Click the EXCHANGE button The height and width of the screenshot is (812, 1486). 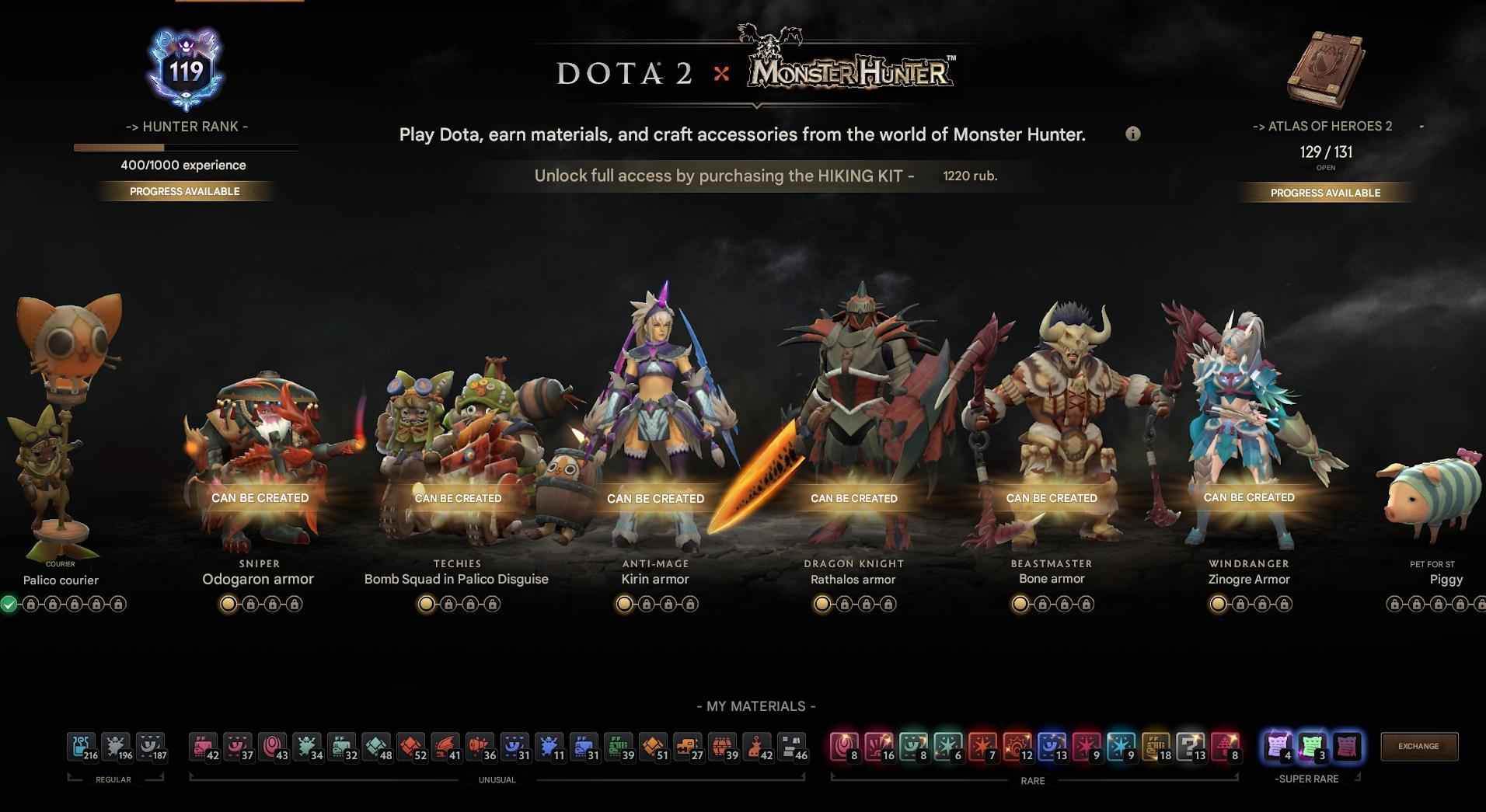[1419, 746]
